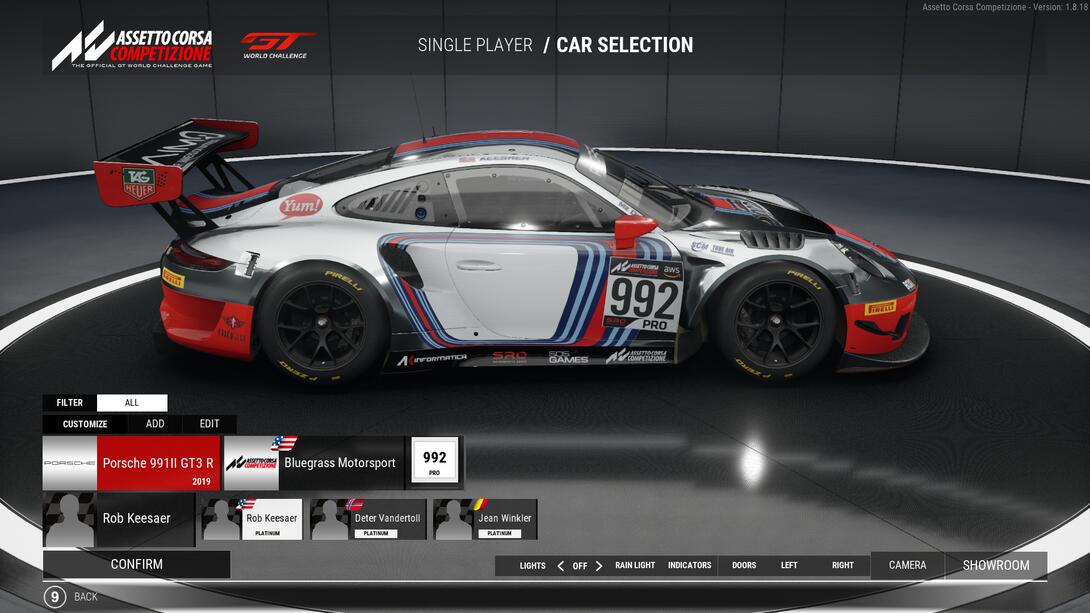Toggle the DOORS option
1090x613 pixels.
pos(744,566)
